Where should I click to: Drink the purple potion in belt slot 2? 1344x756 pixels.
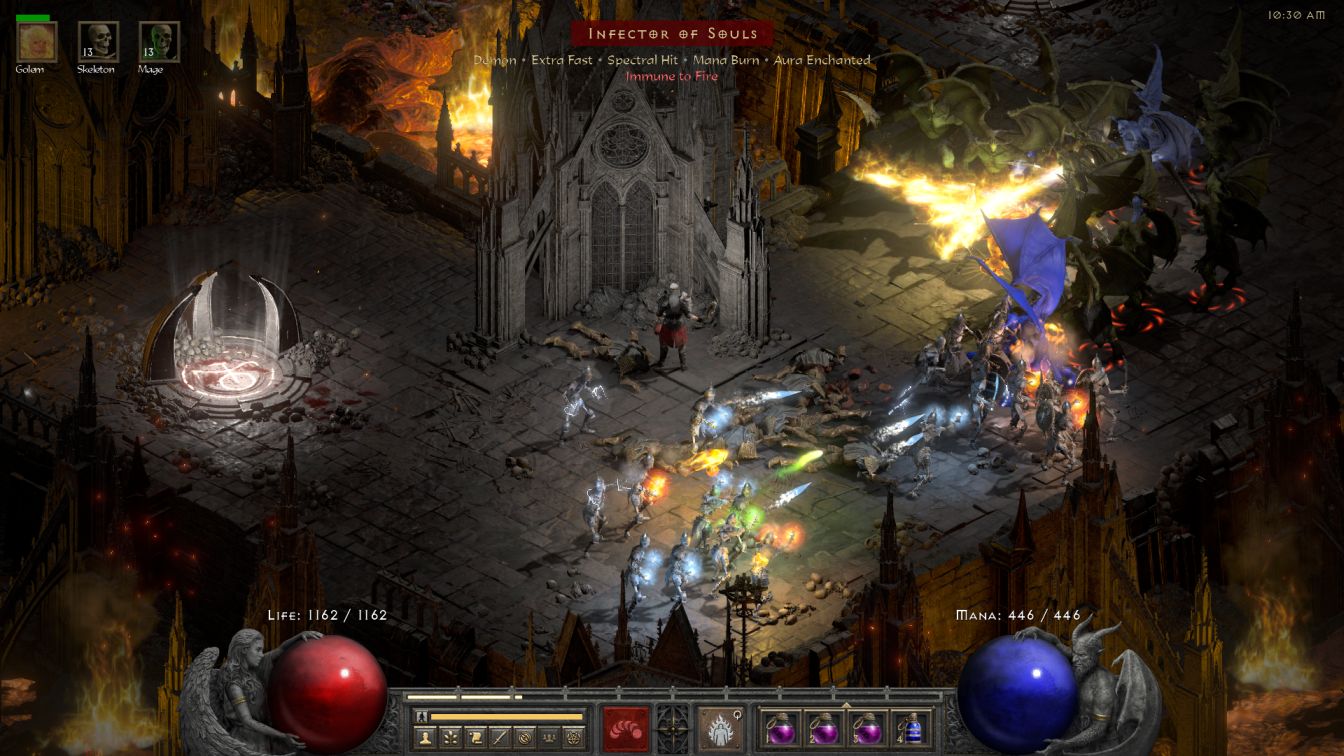point(824,729)
